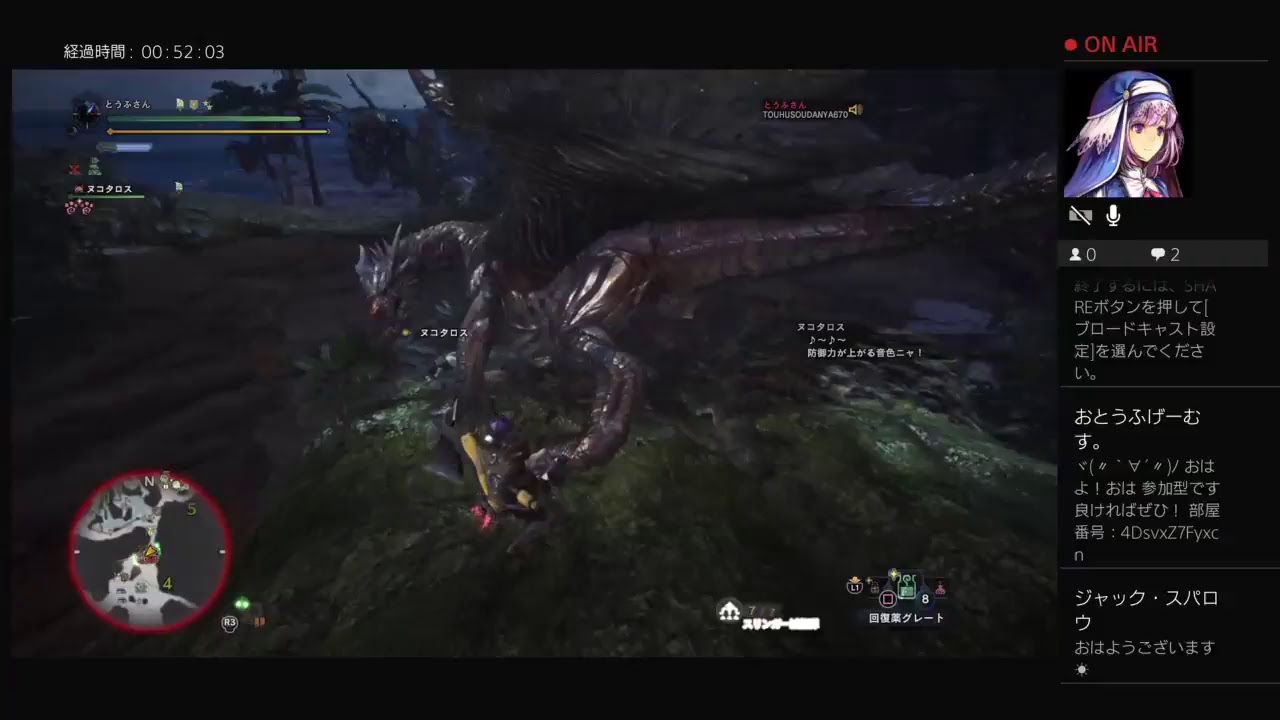Select the leaf buff icon beside とうふさん
Image resolution: width=1280 pixels, height=720 pixels.
click(179, 104)
